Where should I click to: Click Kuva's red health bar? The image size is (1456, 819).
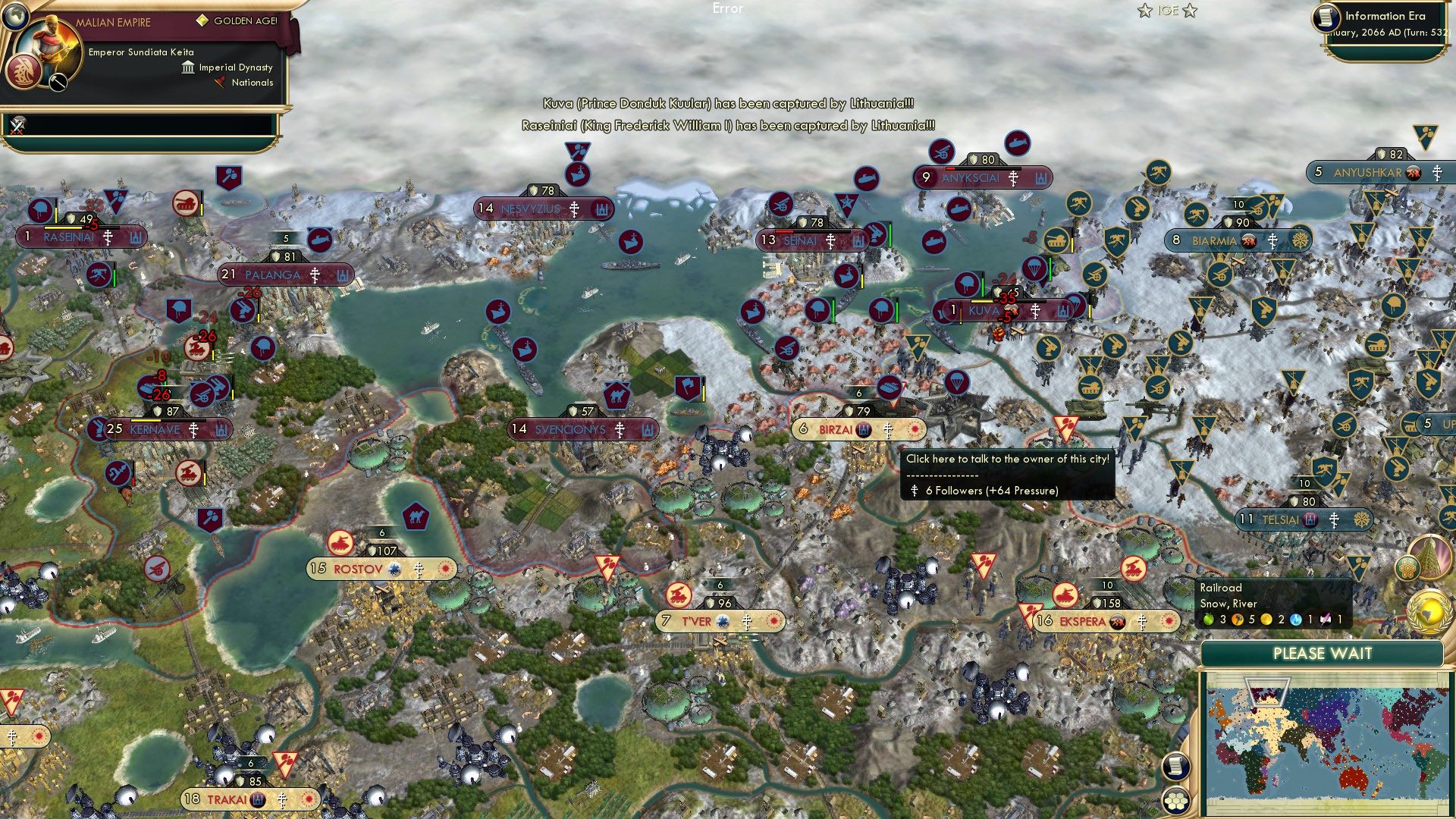coord(981,301)
